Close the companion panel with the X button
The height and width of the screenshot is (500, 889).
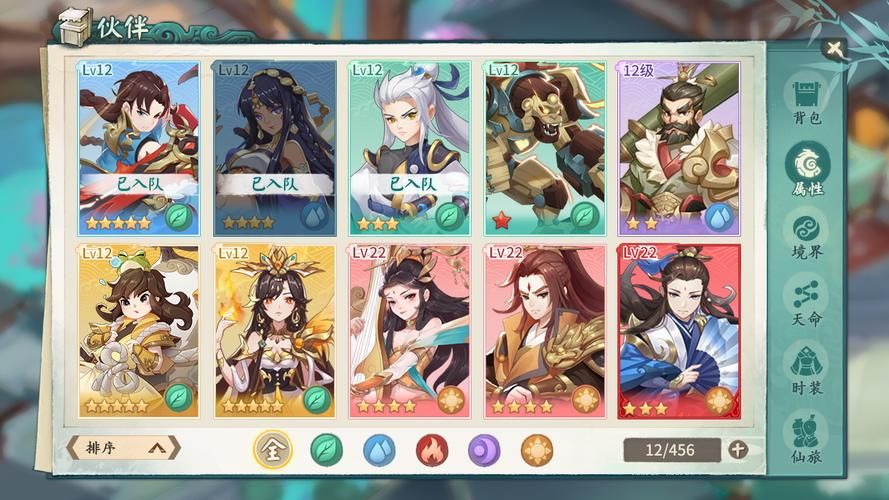[x=833, y=48]
